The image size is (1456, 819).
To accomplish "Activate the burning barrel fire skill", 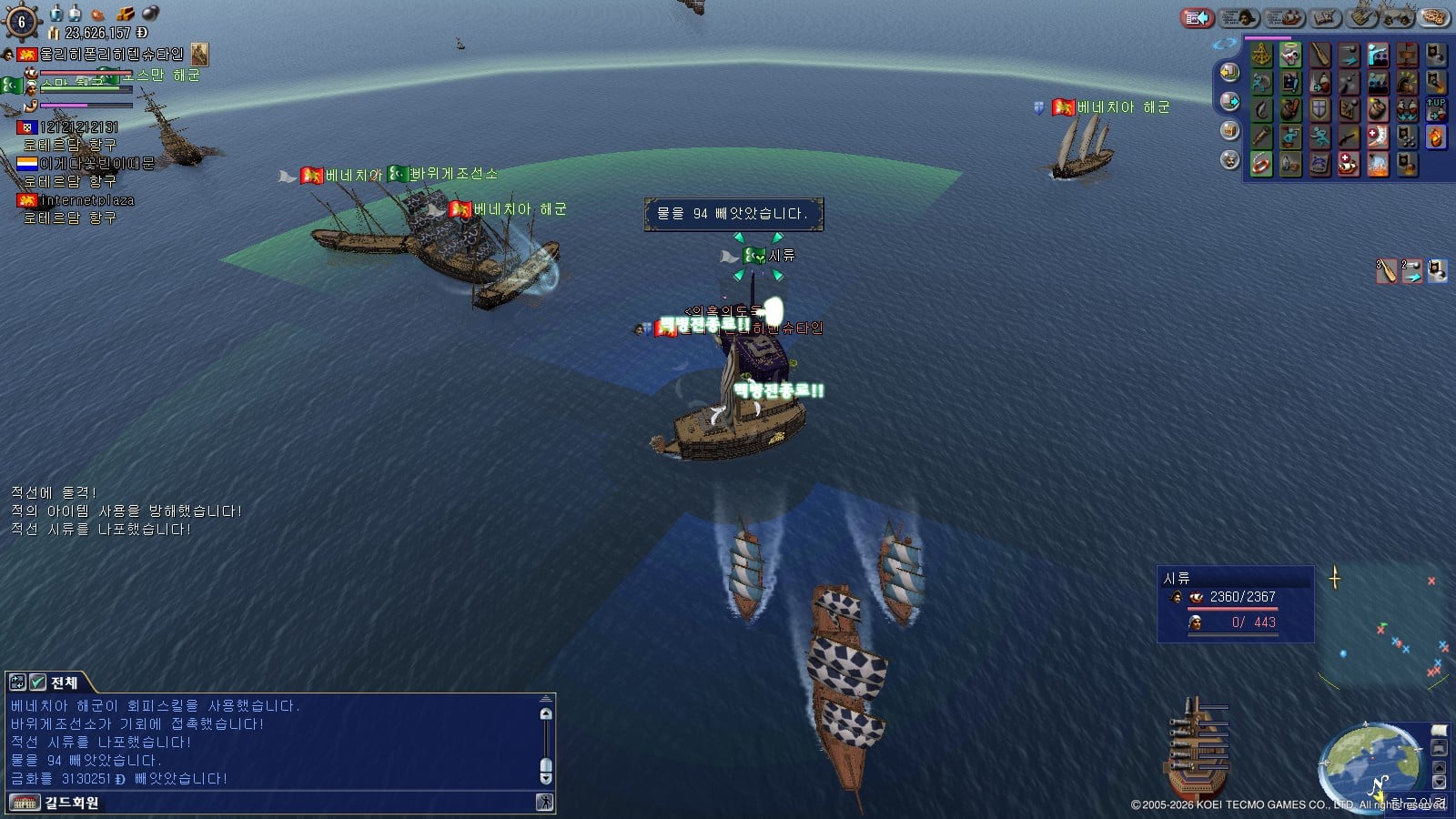I will tap(1436, 137).
